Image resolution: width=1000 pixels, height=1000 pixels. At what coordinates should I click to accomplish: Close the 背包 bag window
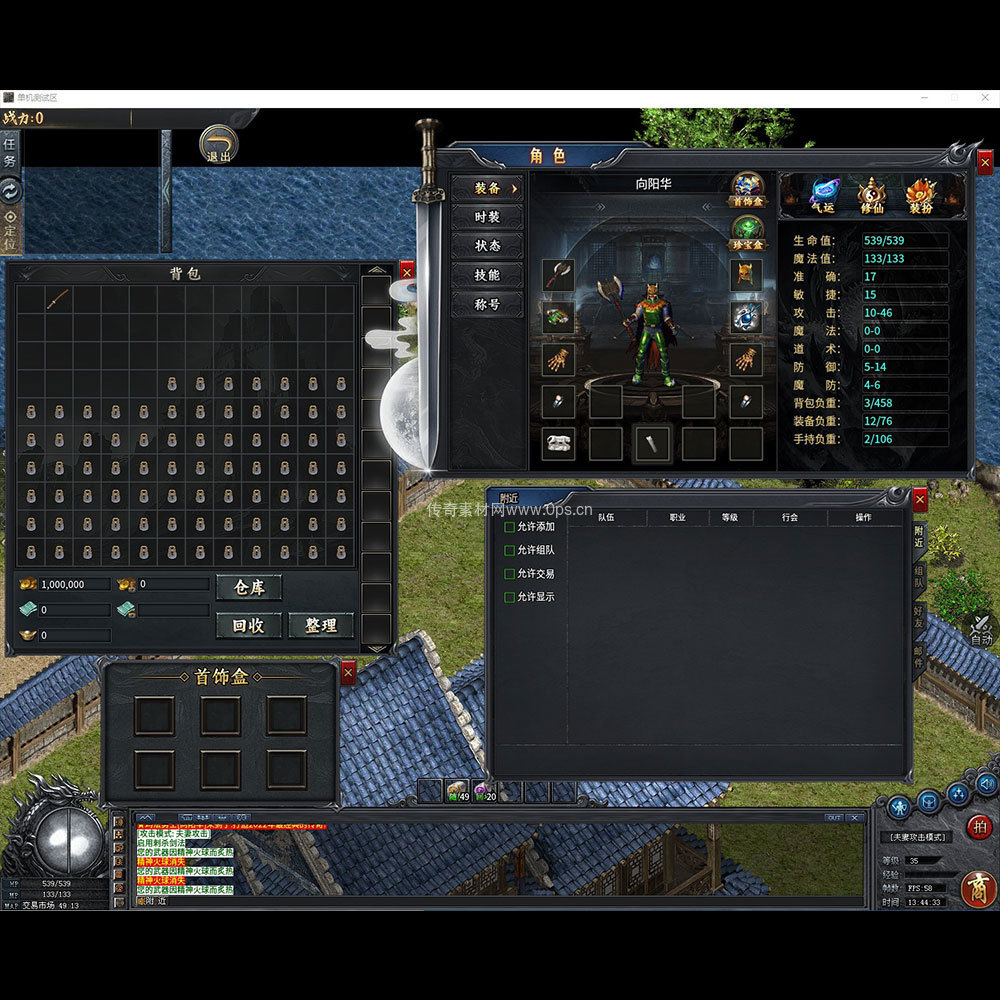[406, 271]
